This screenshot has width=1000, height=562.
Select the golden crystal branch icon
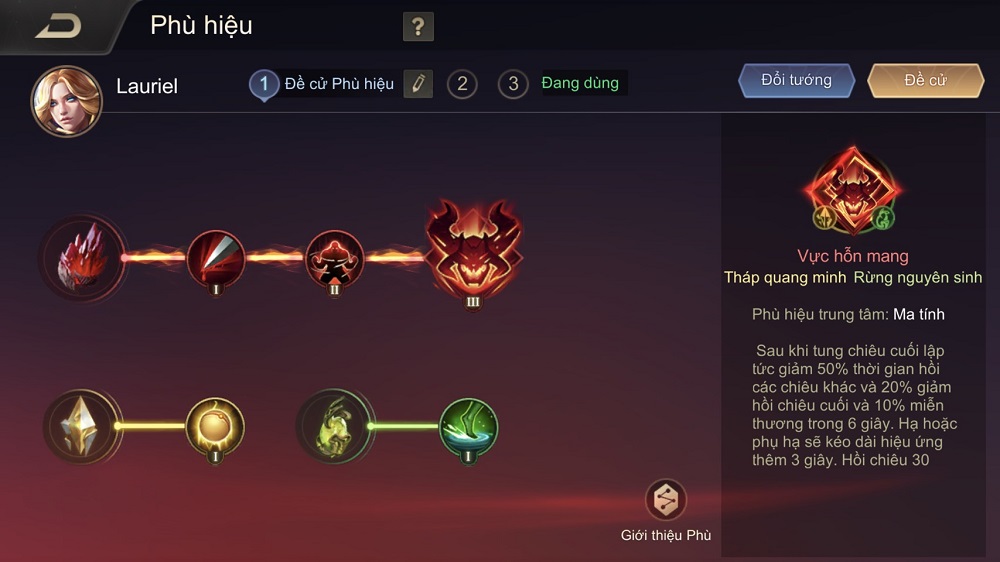point(83,427)
